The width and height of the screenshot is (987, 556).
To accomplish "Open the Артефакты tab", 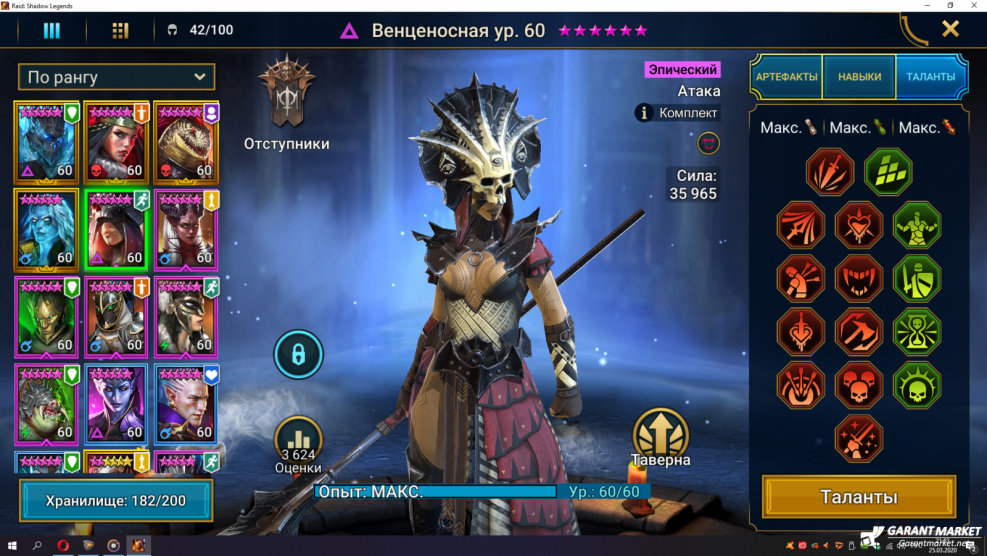I will 786,76.
